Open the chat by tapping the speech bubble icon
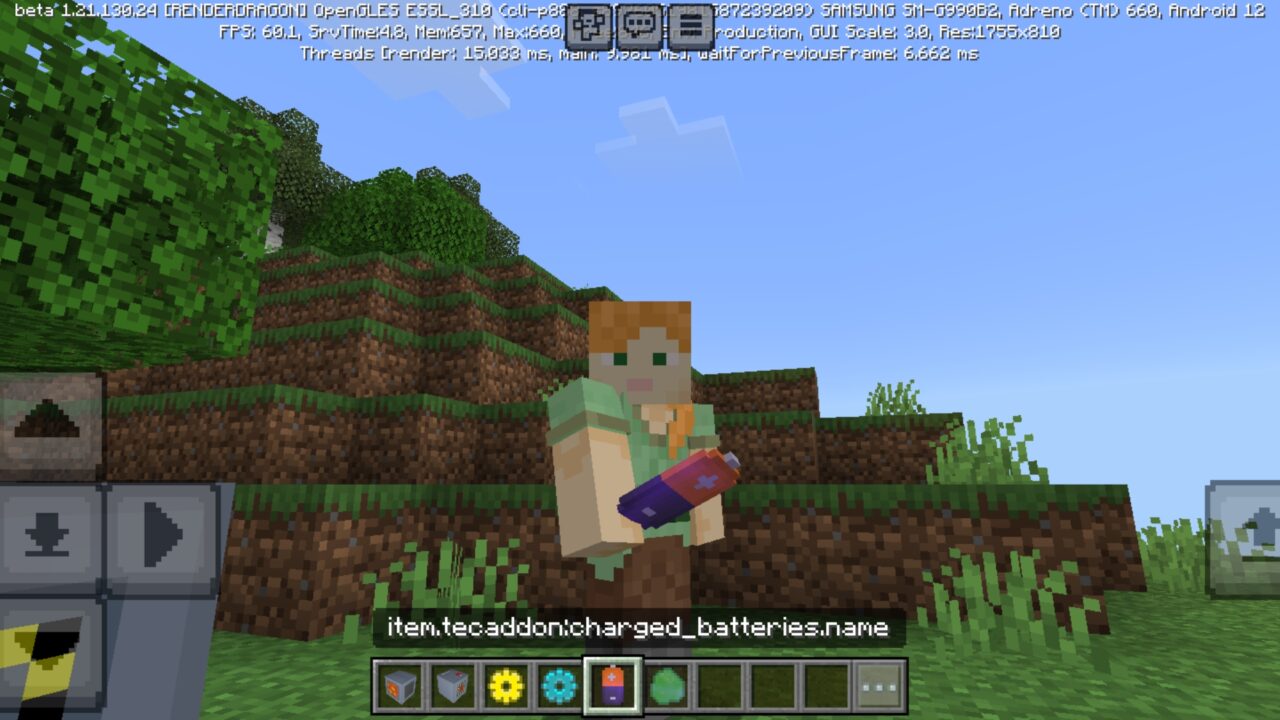This screenshot has width=1280, height=720. [x=640, y=24]
